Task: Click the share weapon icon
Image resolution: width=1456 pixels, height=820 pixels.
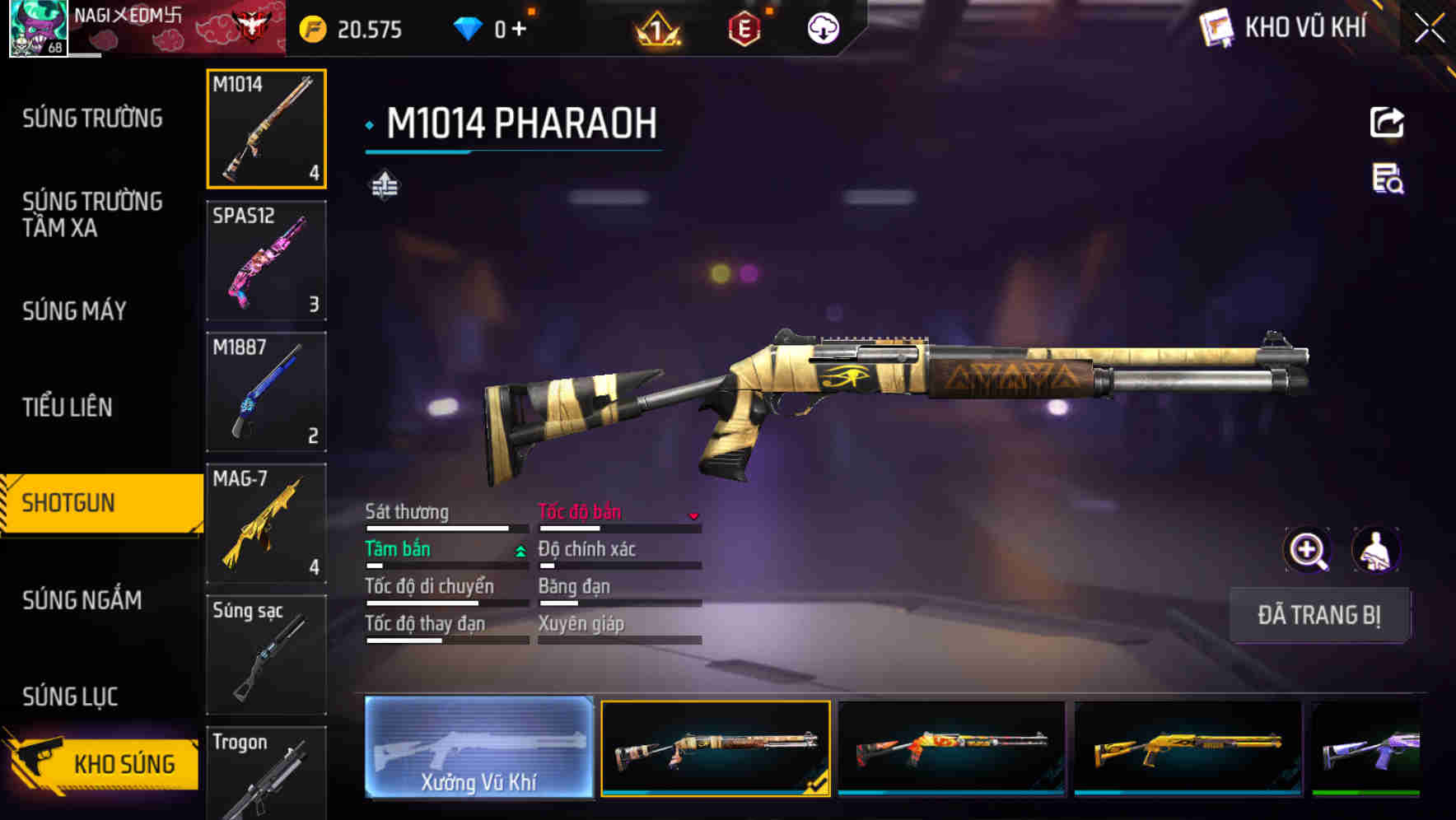Action: (x=1387, y=122)
